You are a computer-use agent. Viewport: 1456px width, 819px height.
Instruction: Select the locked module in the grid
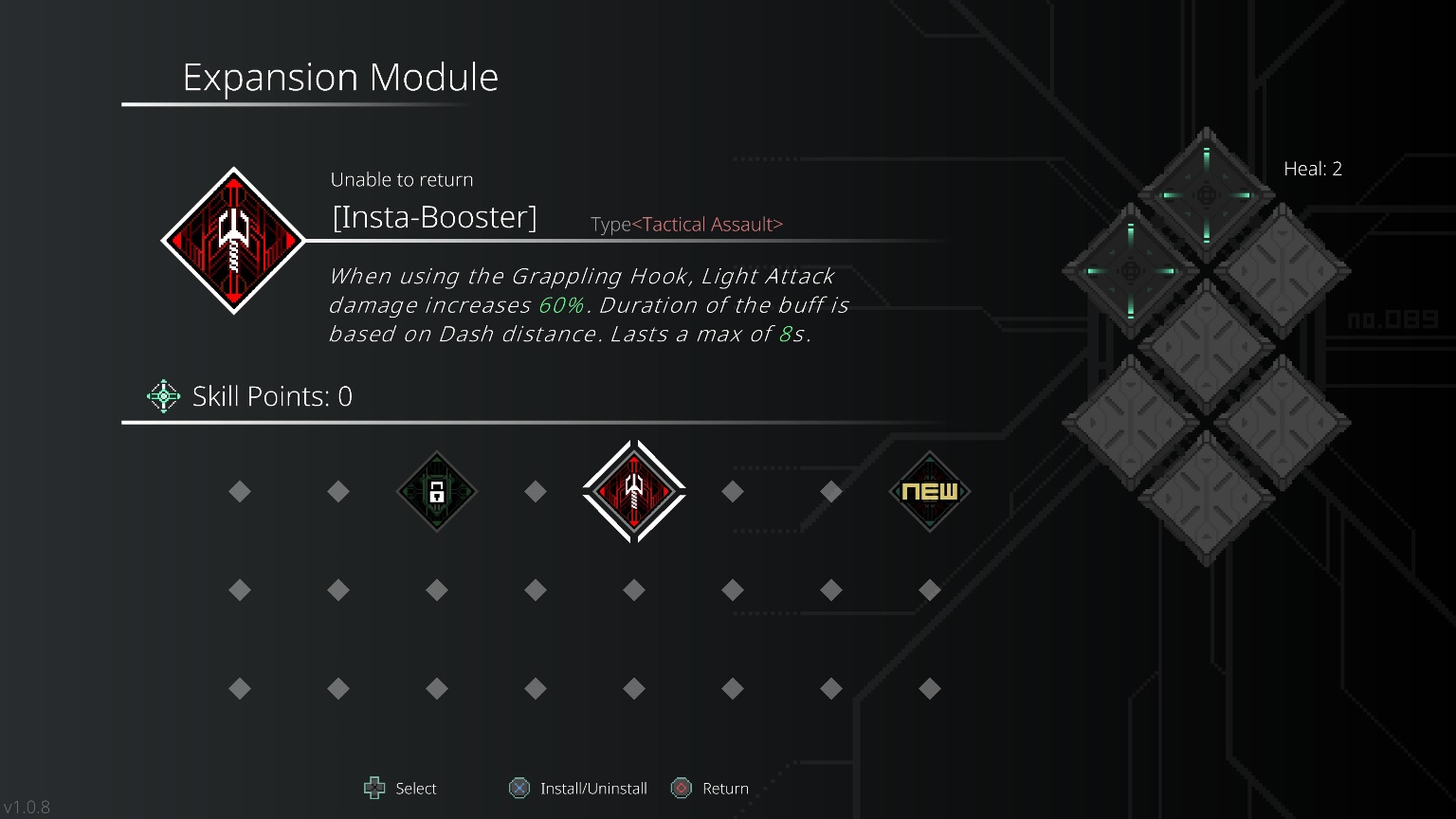point(437,491)
